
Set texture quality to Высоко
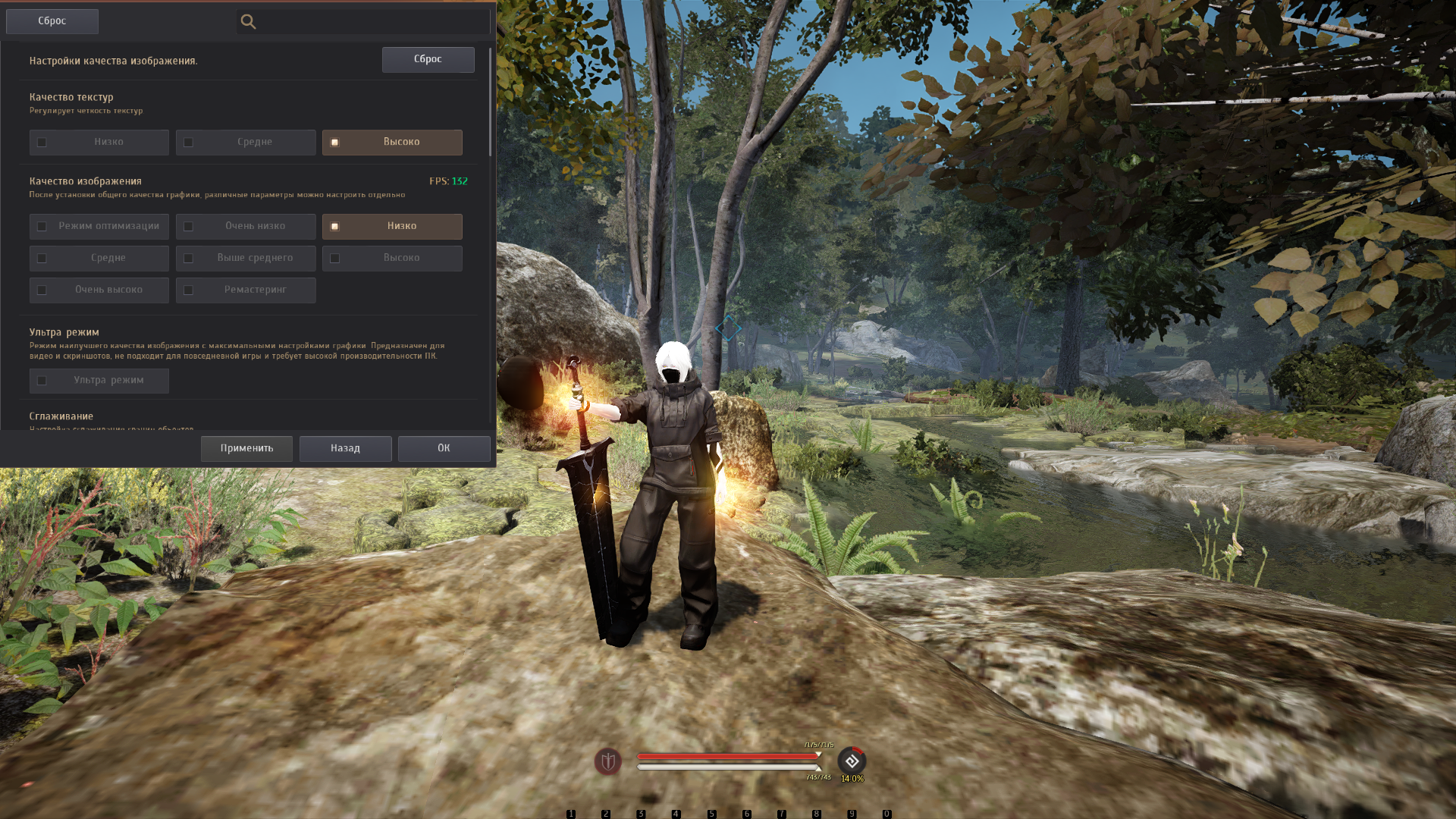tap(392, 143)
